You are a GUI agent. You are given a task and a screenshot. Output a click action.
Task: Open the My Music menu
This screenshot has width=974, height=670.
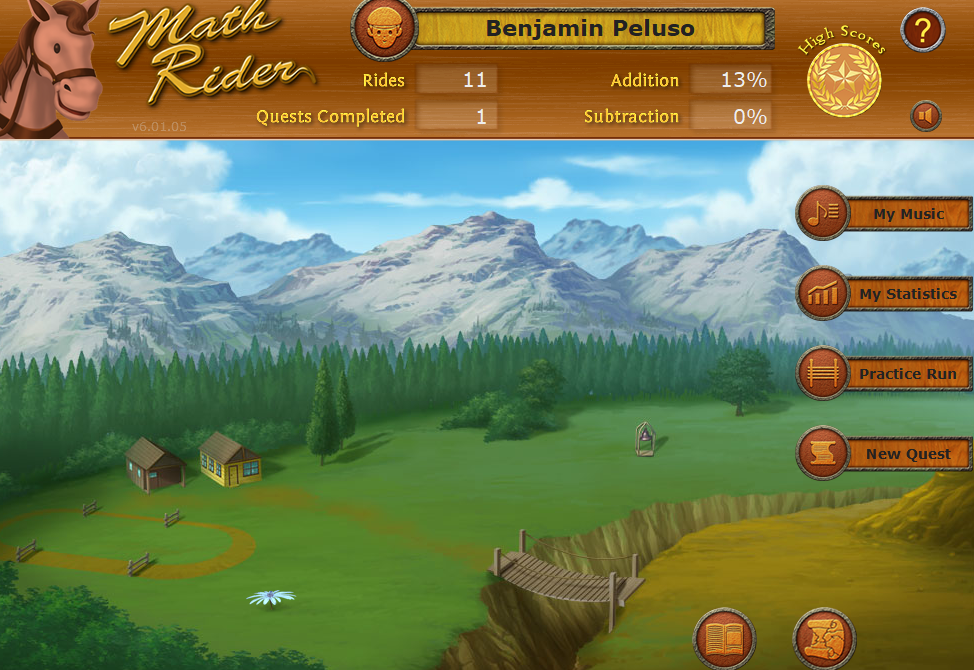pos(886,214)
